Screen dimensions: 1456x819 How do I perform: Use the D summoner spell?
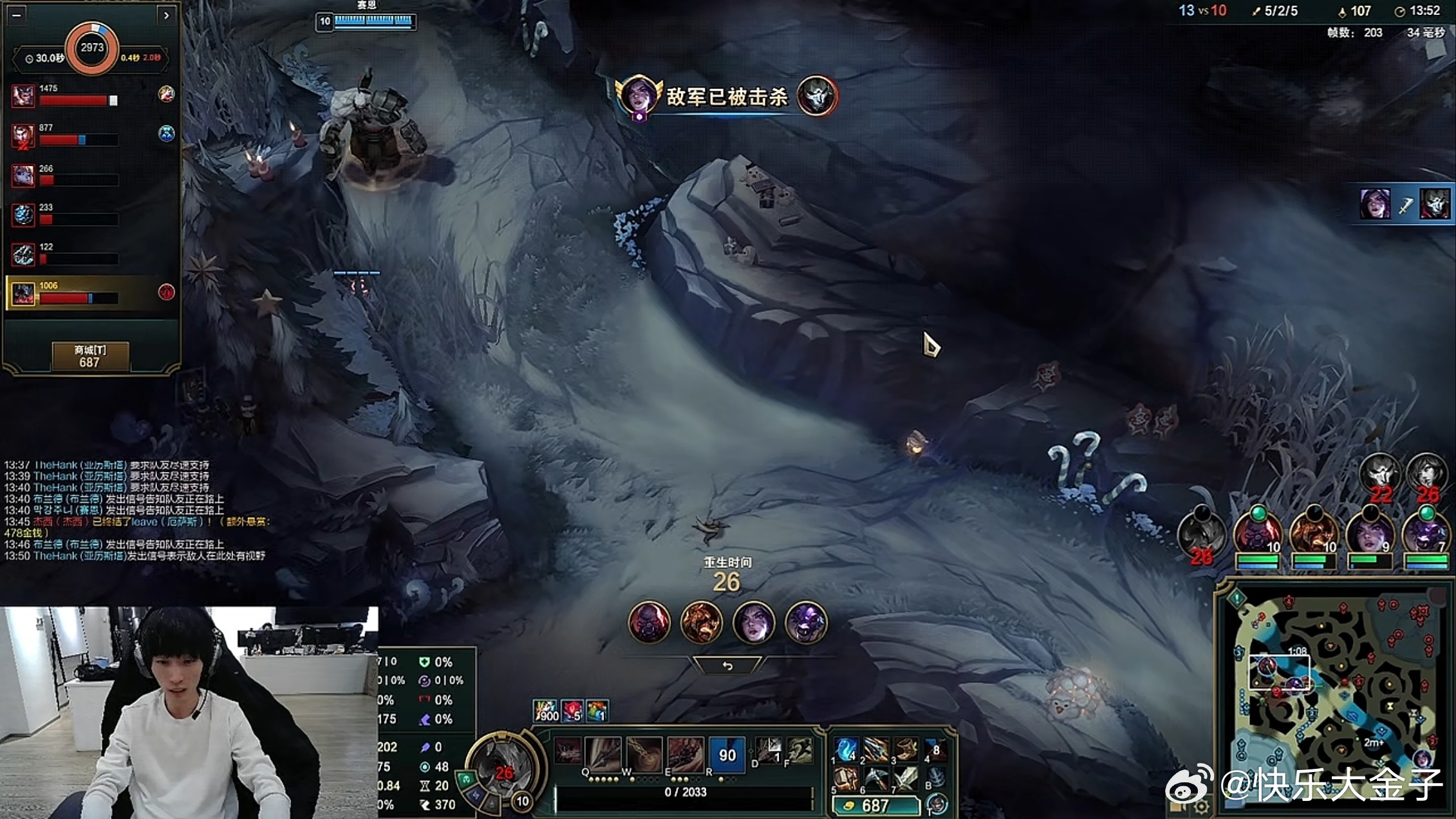tap(769, 749)
